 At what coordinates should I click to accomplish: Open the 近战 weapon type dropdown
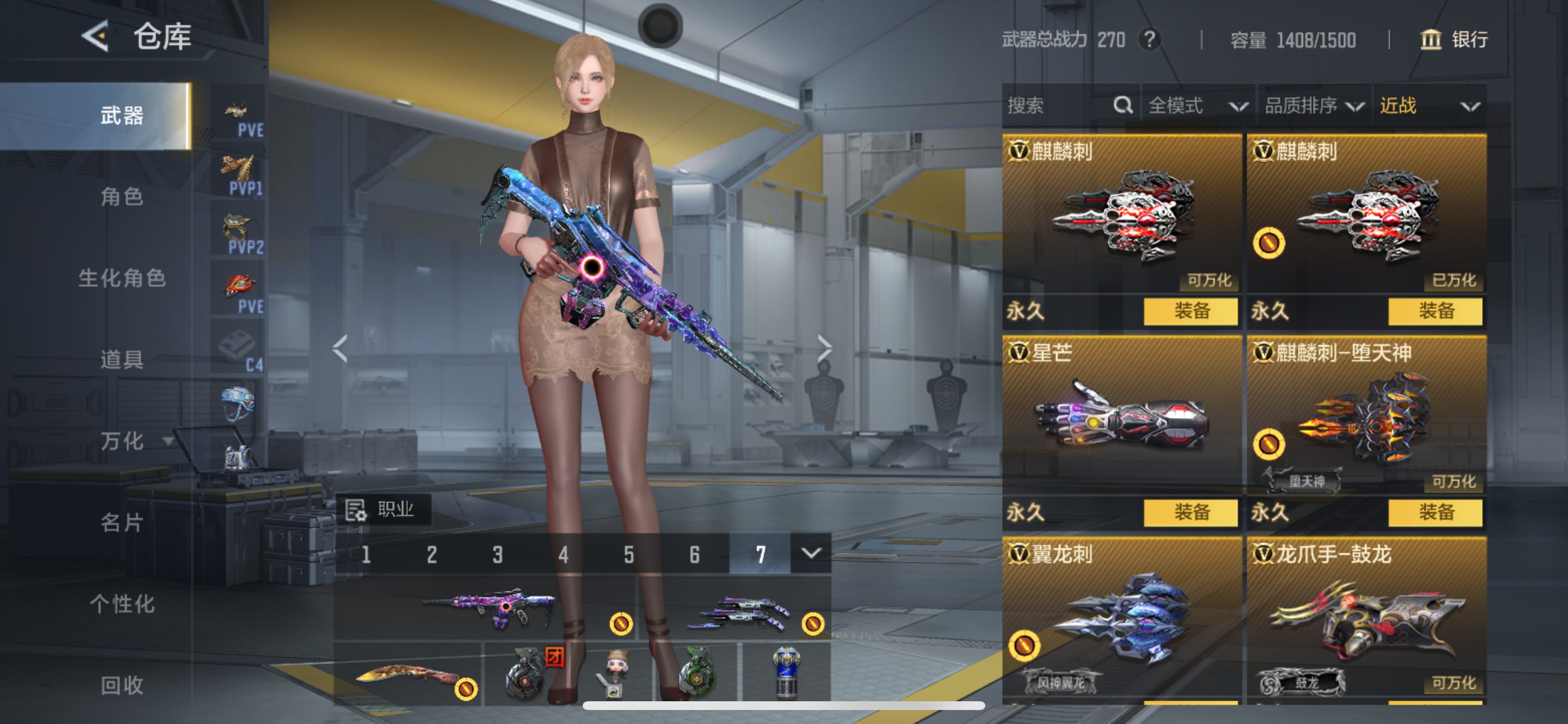coord(1428,106)
